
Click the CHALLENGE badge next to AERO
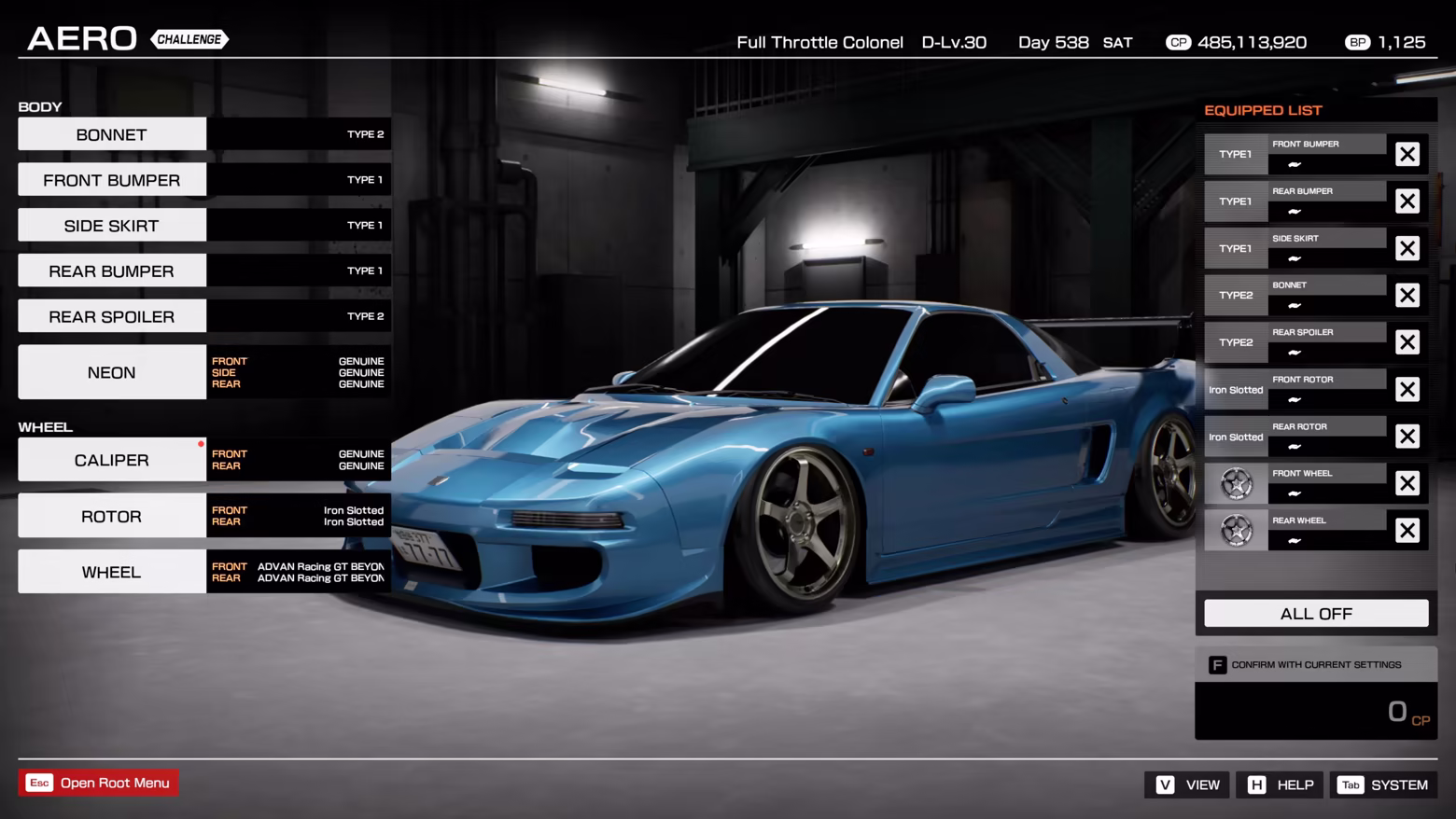pyautogui.click(x=189, y=39)
